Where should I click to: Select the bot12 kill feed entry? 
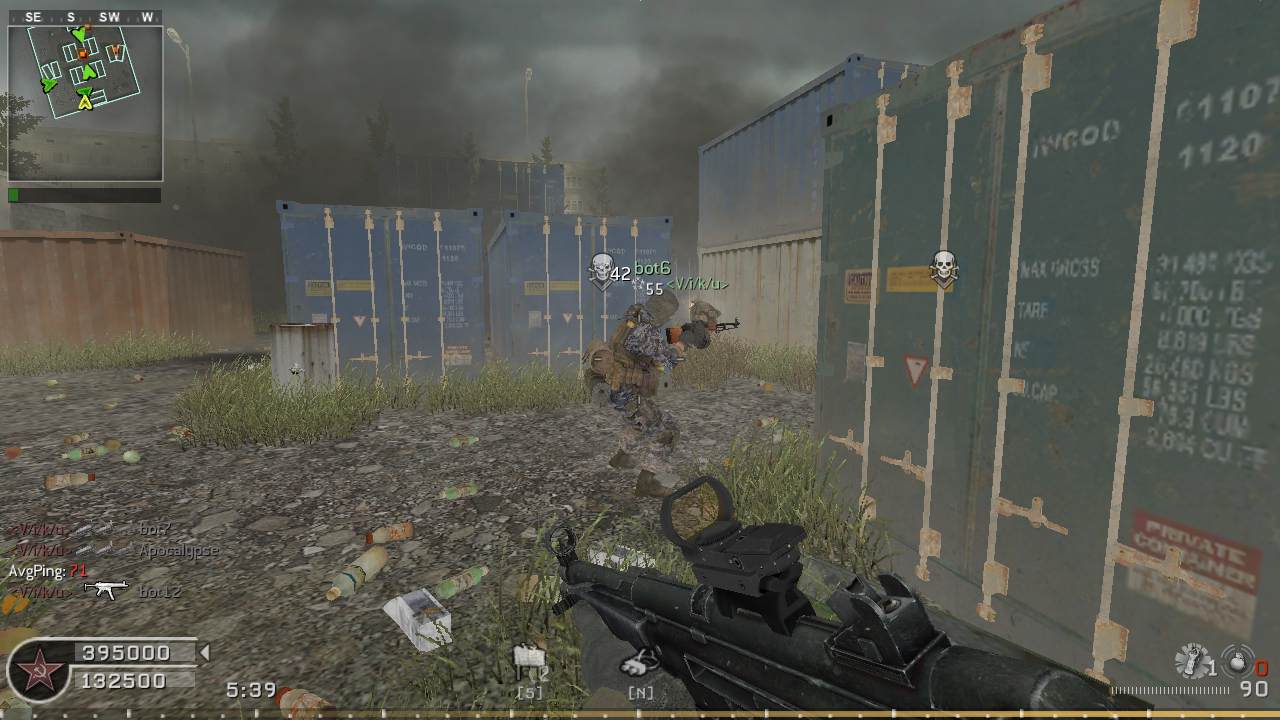[160, 592]
